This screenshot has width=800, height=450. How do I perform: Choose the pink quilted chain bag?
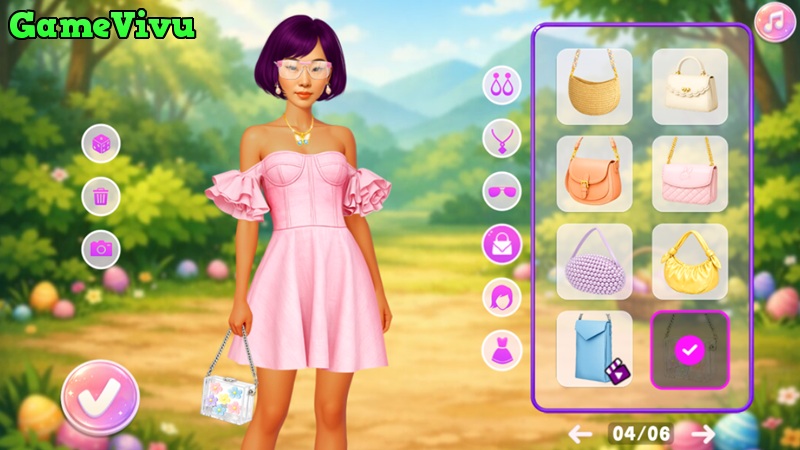(x=690, y=174)
